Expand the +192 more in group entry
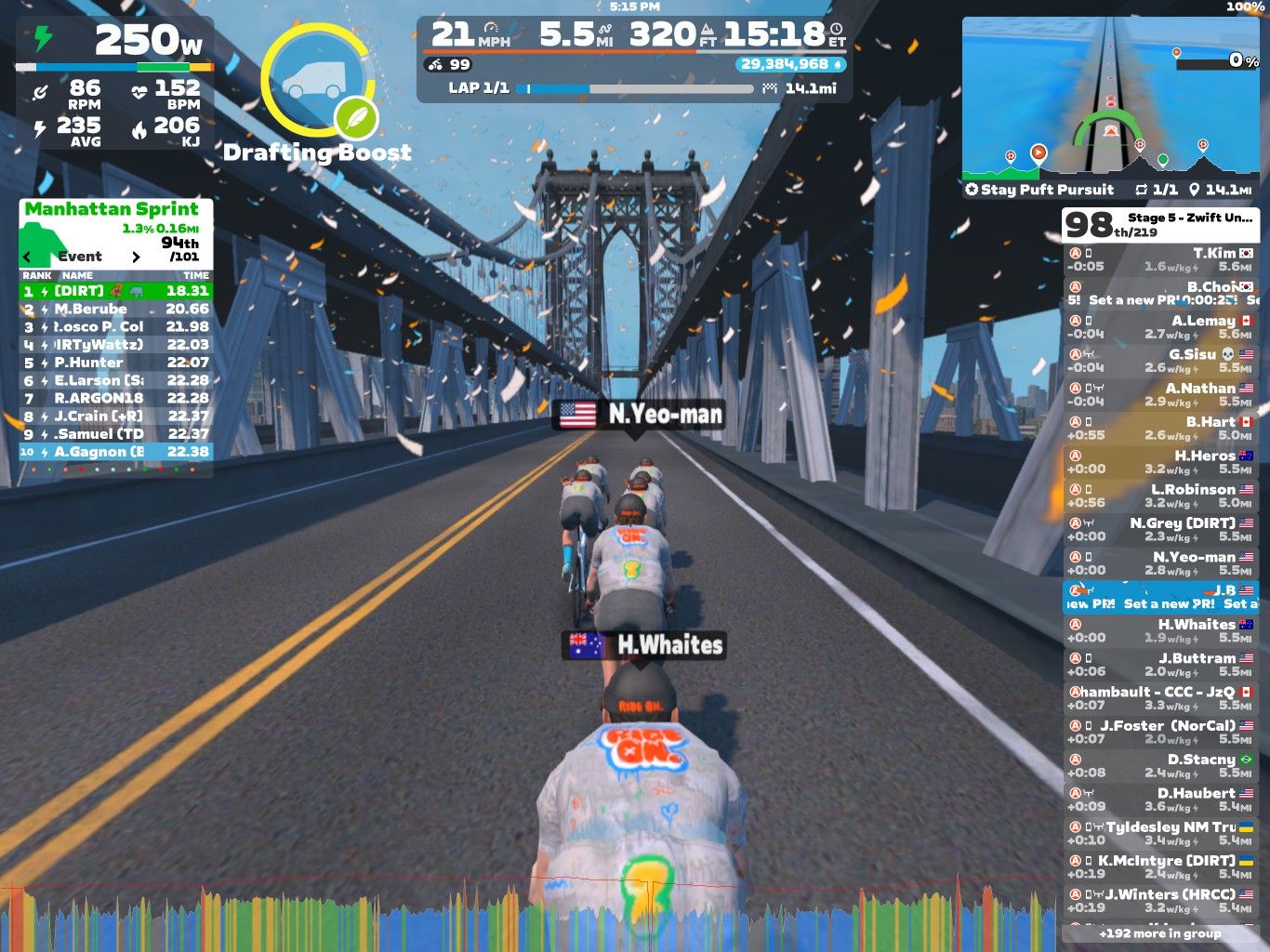The image size is (1270, 952). pos(1159,933)
